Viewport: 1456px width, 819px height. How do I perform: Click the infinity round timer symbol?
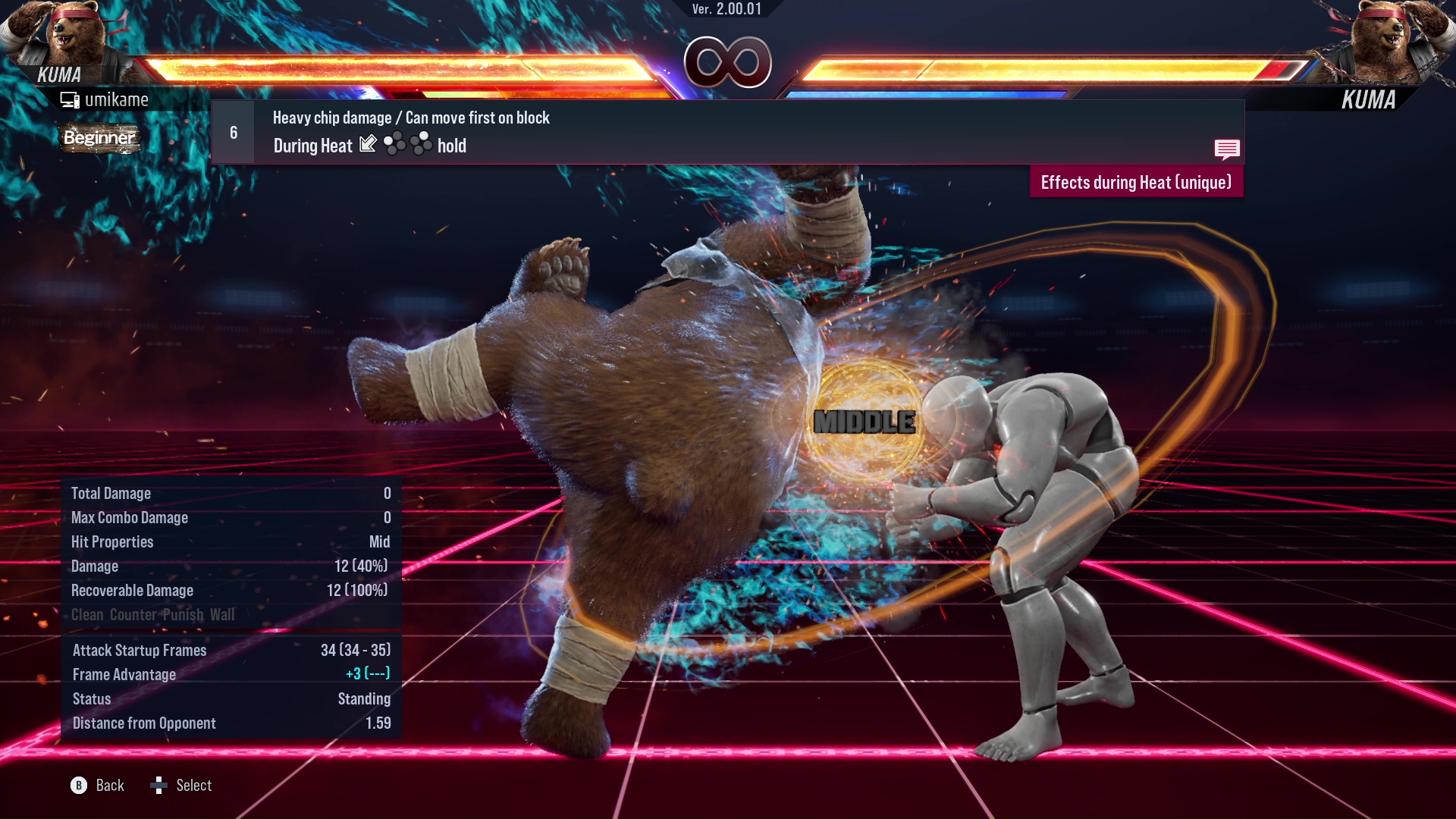tap(727, 63)
